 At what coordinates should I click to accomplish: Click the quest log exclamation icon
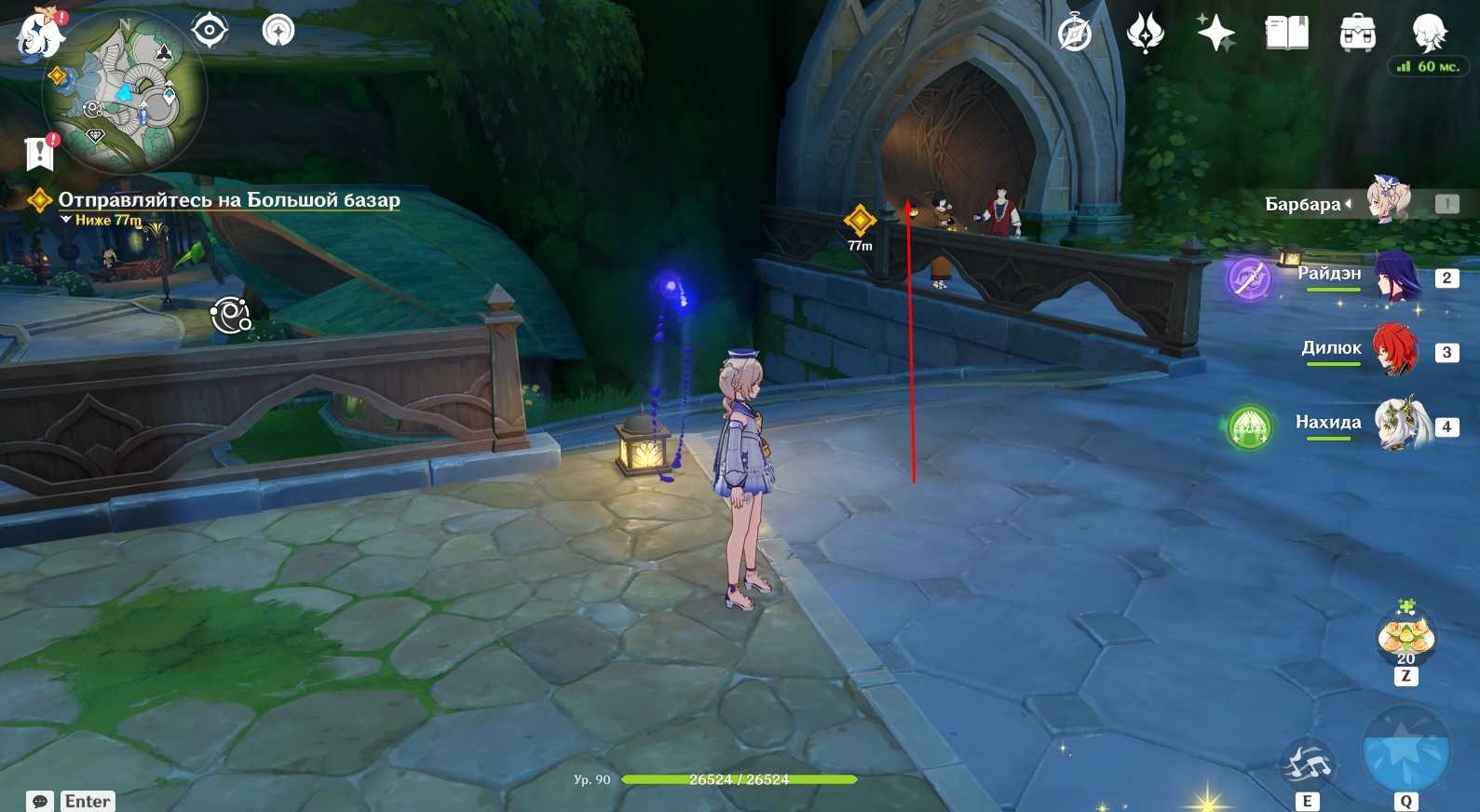tap(40, 154)
